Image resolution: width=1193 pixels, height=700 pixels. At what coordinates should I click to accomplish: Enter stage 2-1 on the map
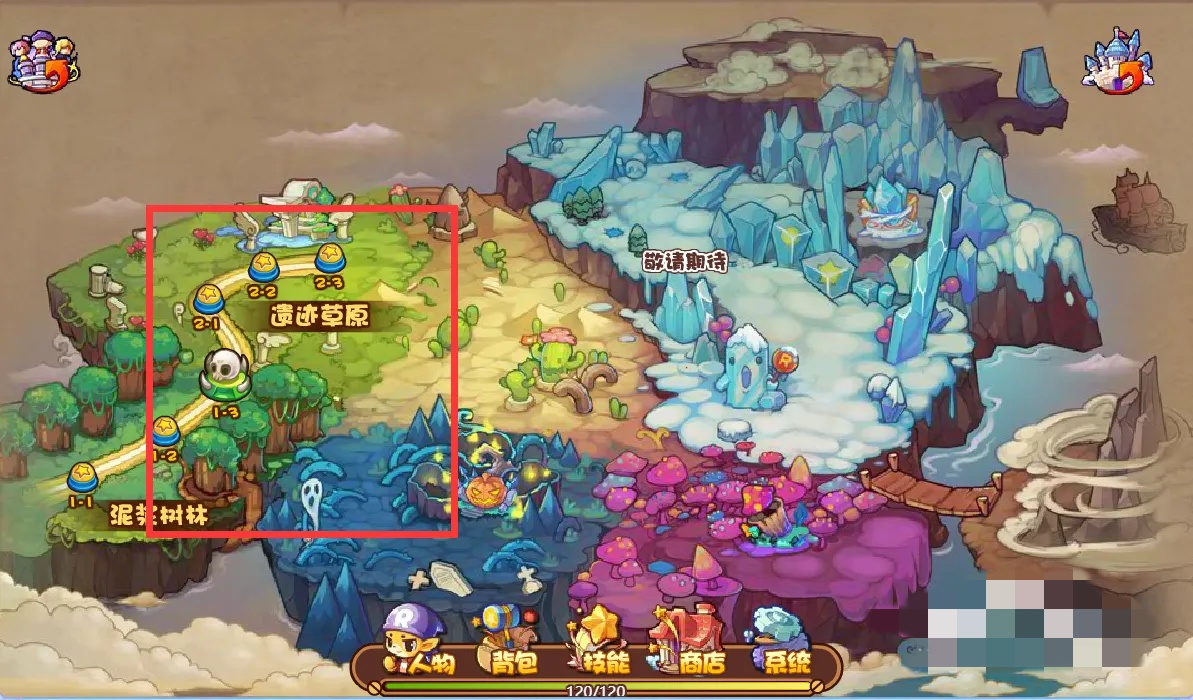[207, 298]
